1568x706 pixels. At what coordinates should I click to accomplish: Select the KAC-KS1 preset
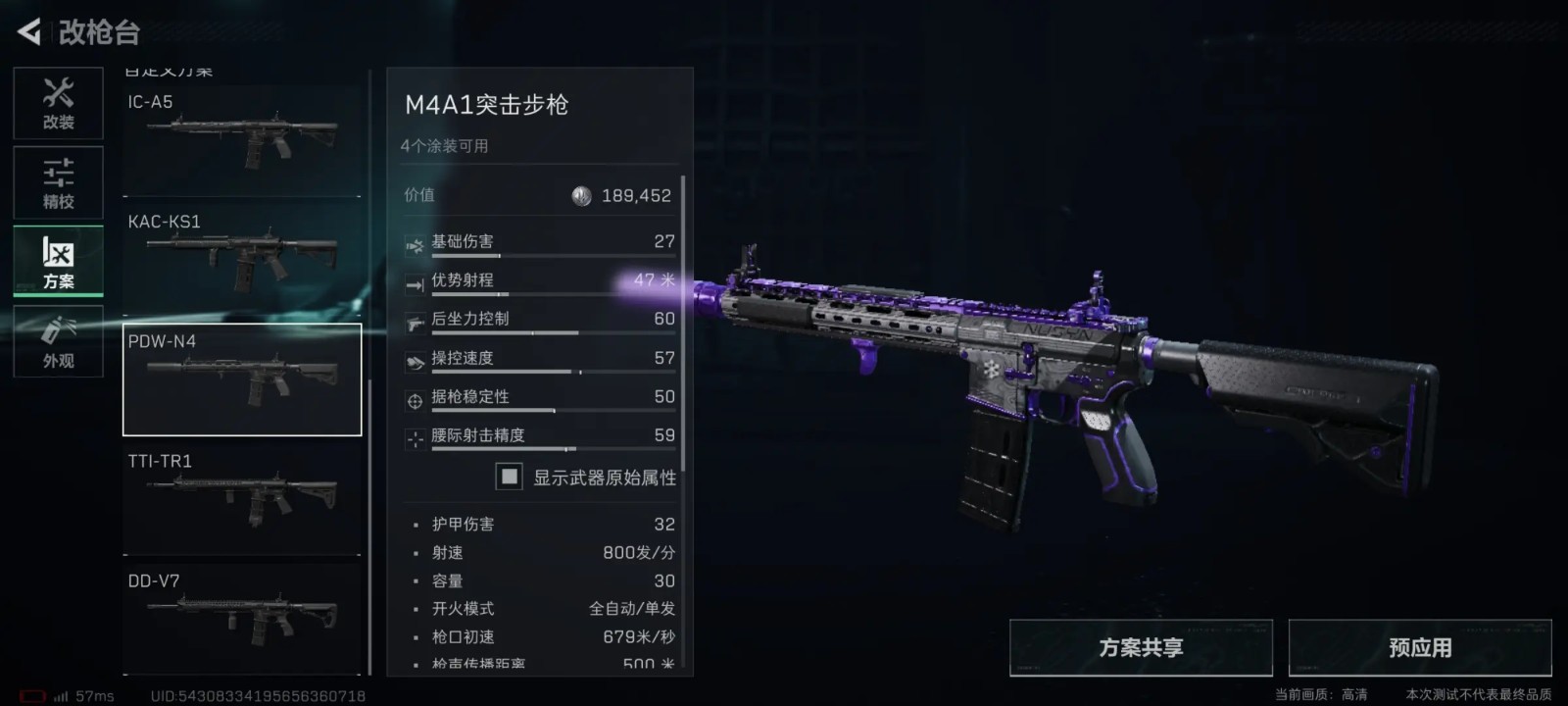coord(242,260)
